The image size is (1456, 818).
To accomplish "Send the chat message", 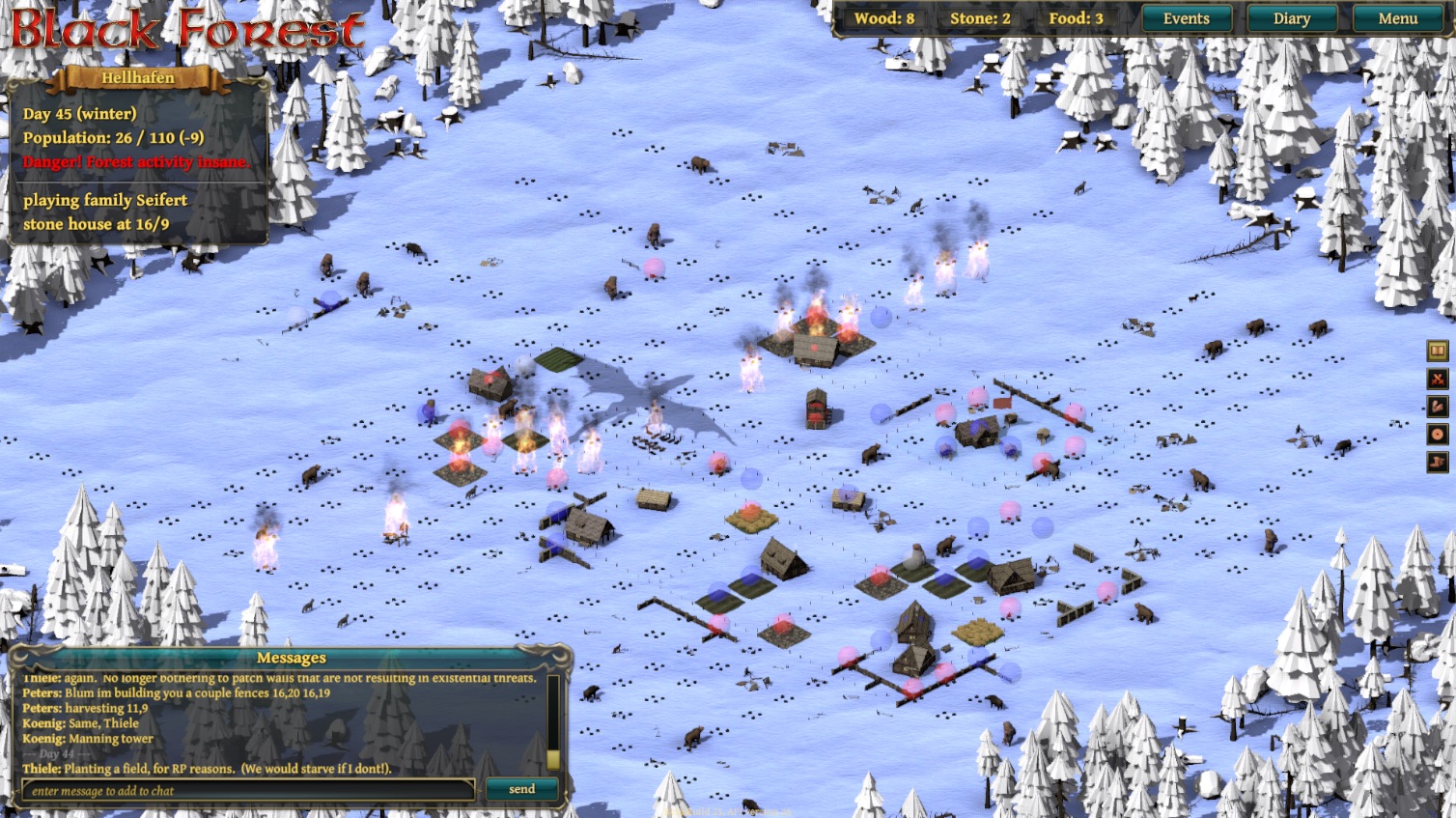I will (521, 789).
